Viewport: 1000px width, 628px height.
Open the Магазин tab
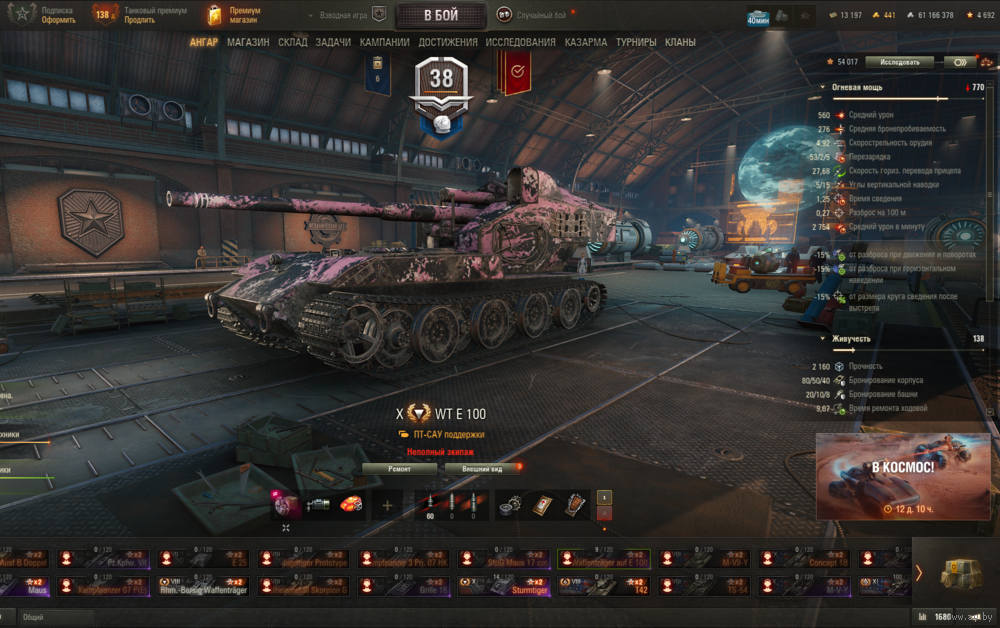[x=248, y=43]
